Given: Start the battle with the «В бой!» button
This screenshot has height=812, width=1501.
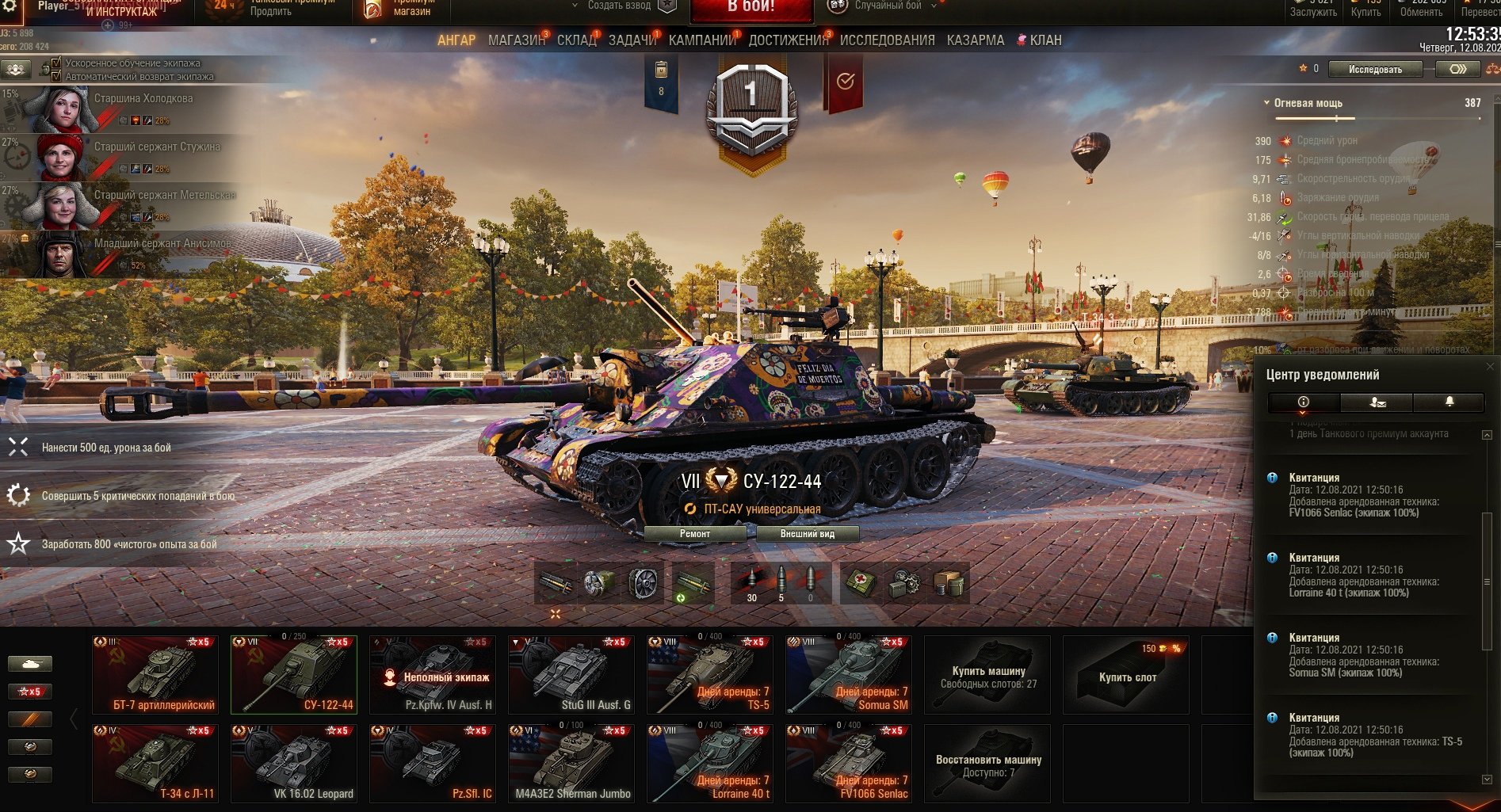Looking at the screenshot, I should 750,8.
